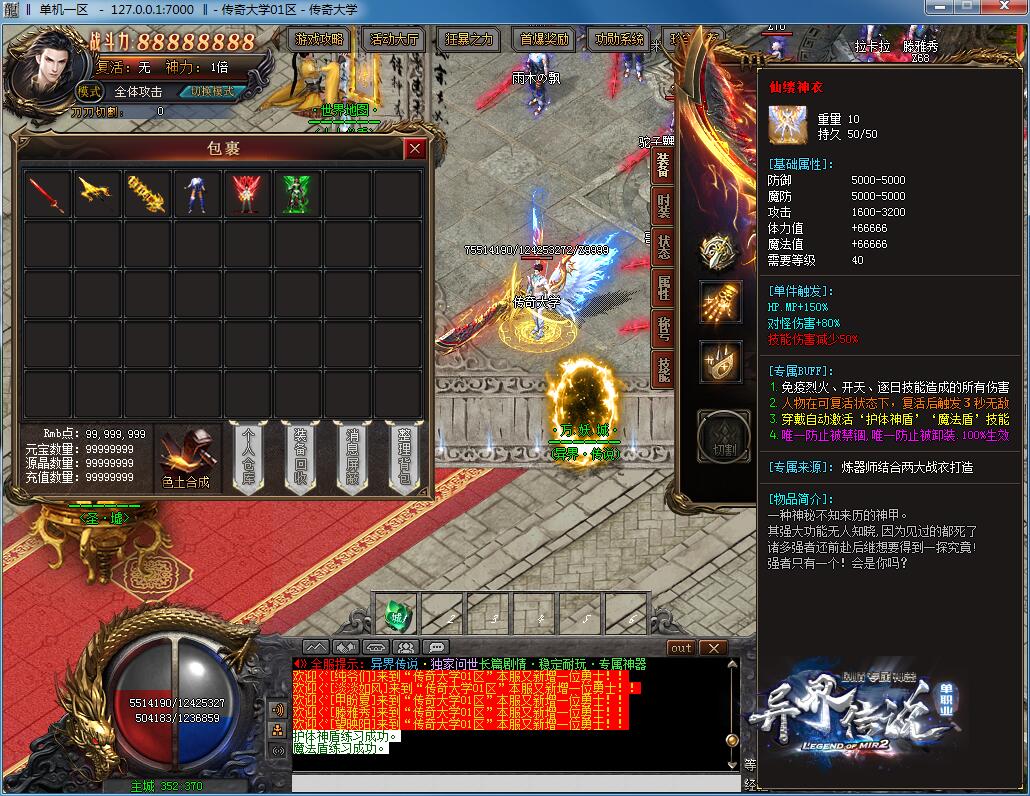Screen dimensions: 1030x796
Task: Open the 功勋系统 merit system
Action: pyautogui.click(x=619, y=40)
